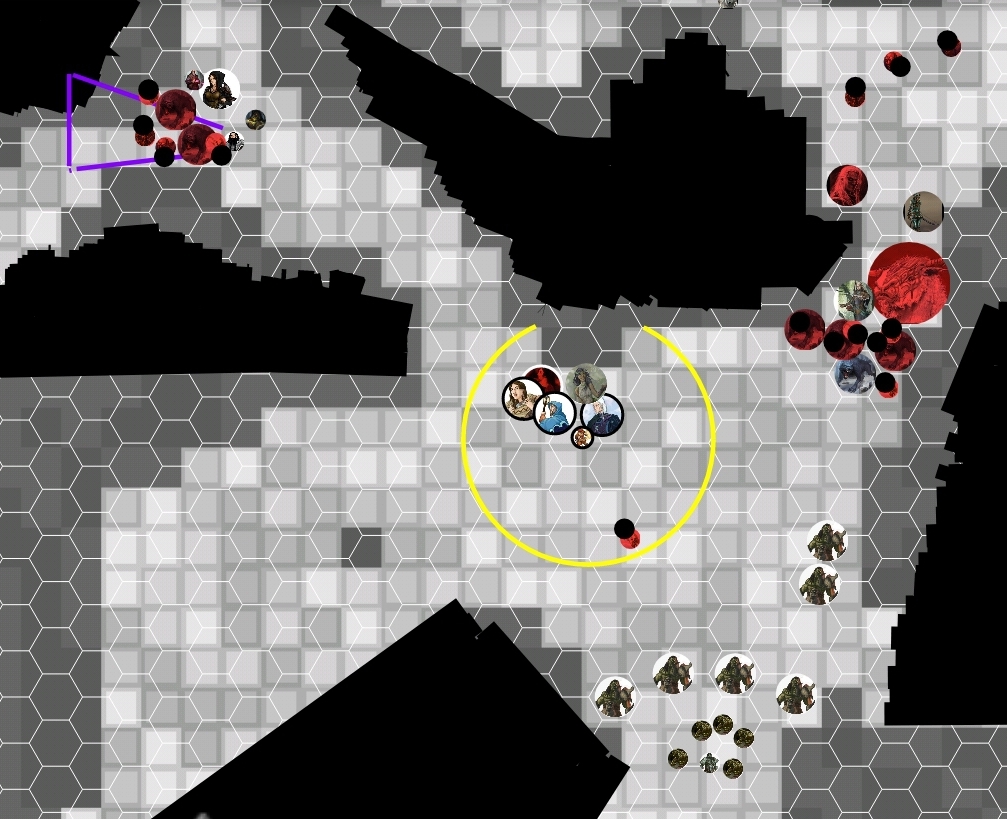Screen dimensions: 1007x819
Task: Select the white-haired character token in dark coat
Action: click(x=602, y=415)
